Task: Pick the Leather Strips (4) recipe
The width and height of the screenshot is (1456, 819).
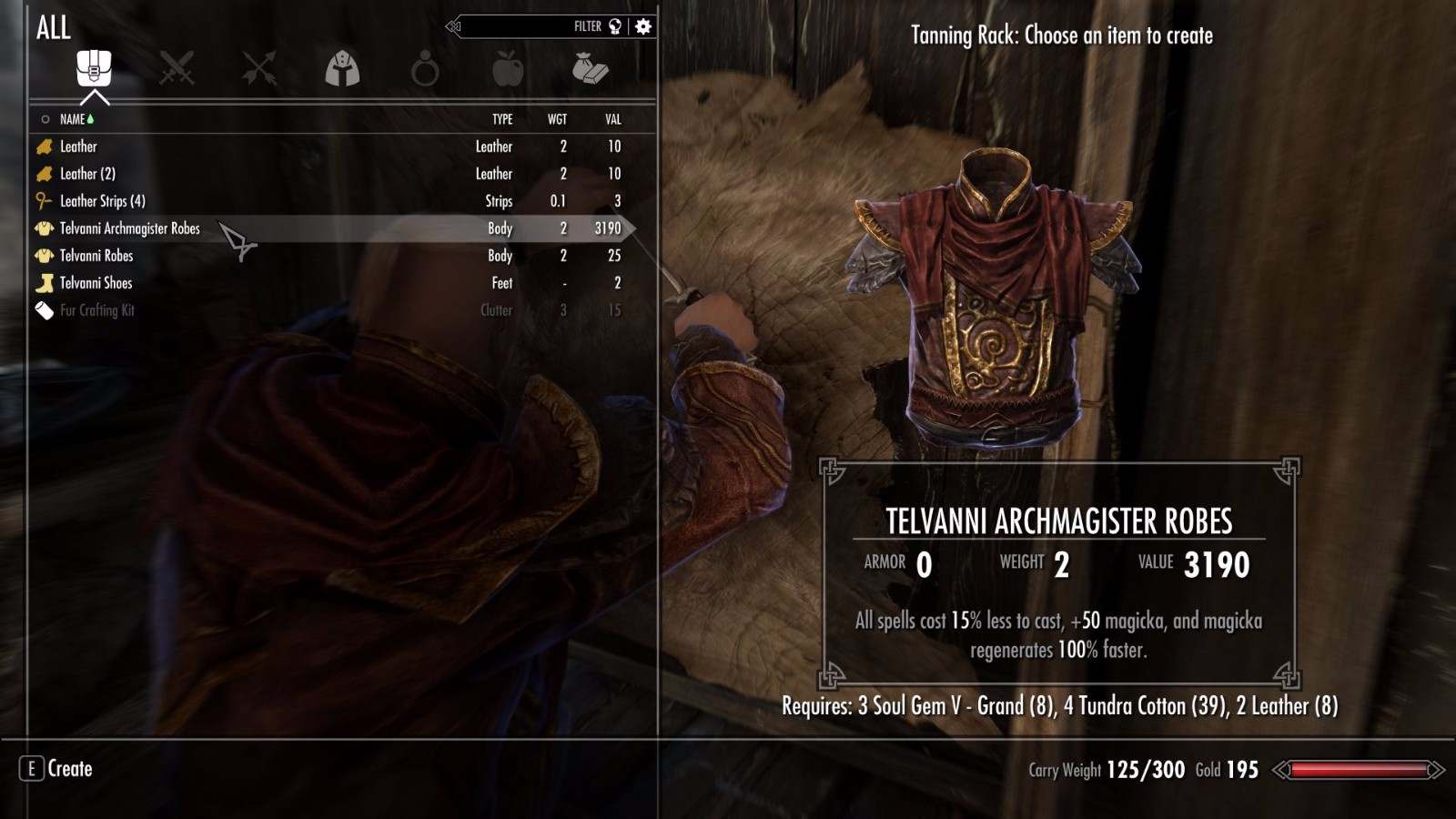Action: point(102,201)
